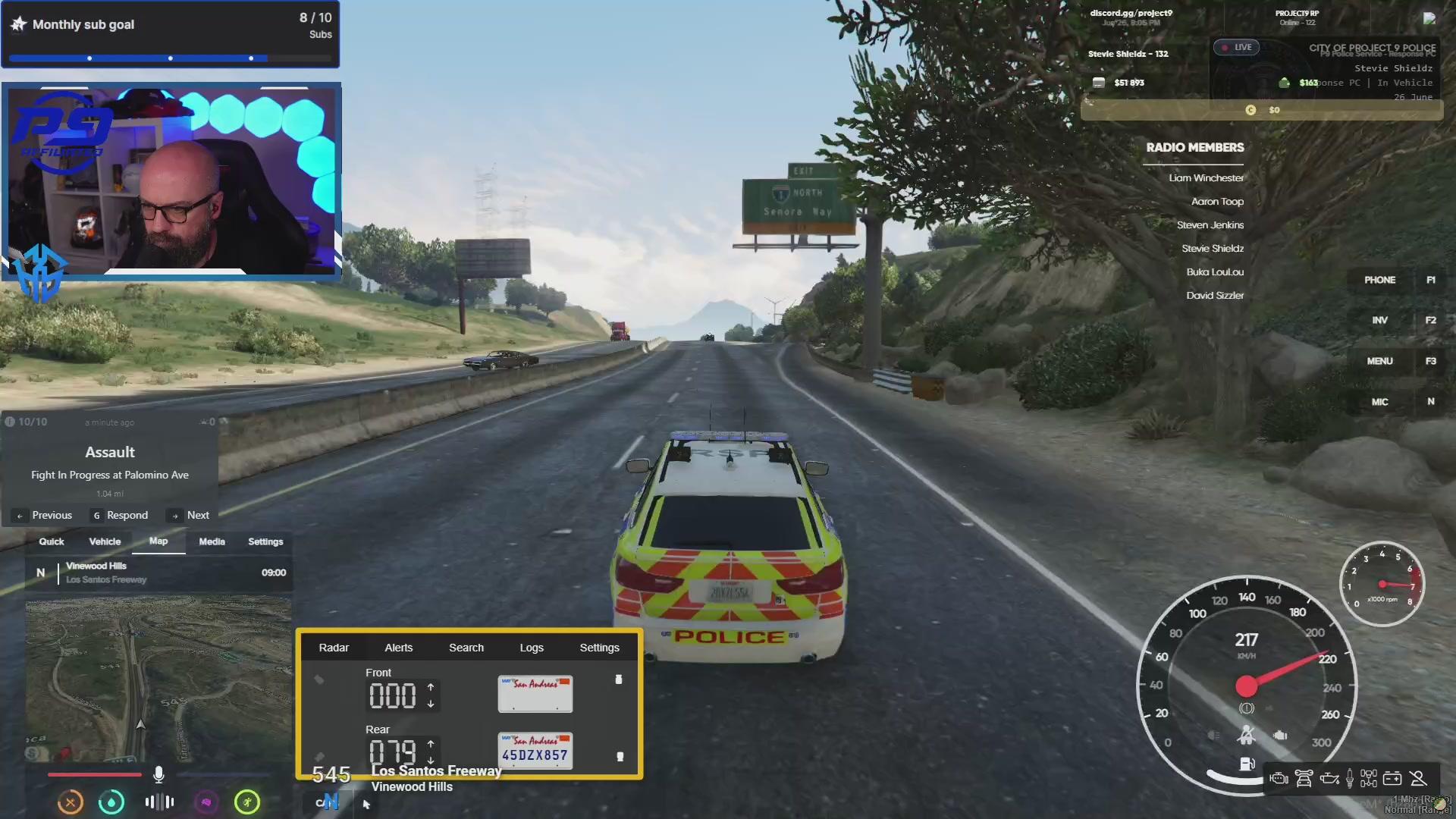The width and height of the screenshot is (1456, 819).
Task: Switch to the Vehicle tab
Action: pyautogui.click(x=105, y=541)
